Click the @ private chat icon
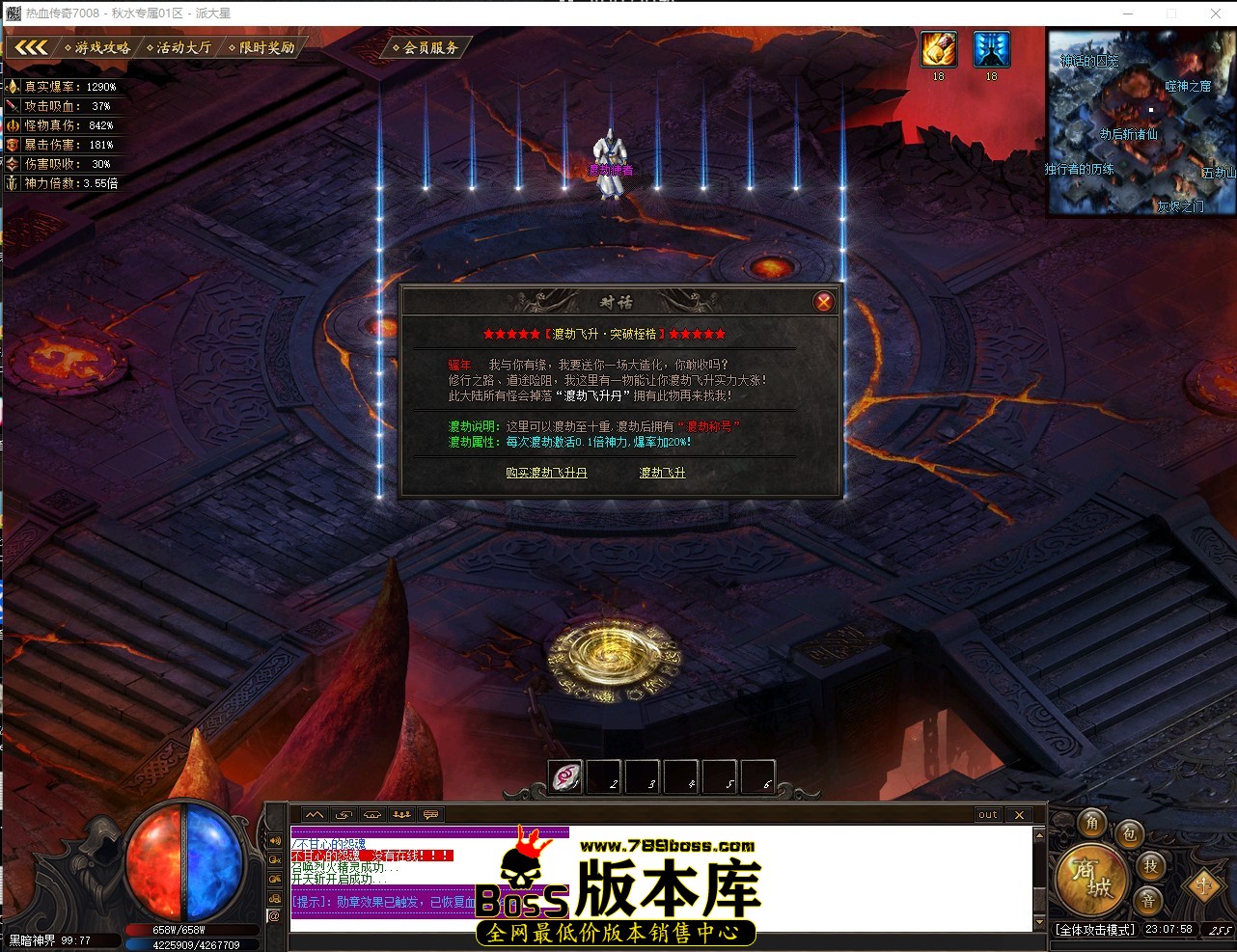 pos(274,916)
